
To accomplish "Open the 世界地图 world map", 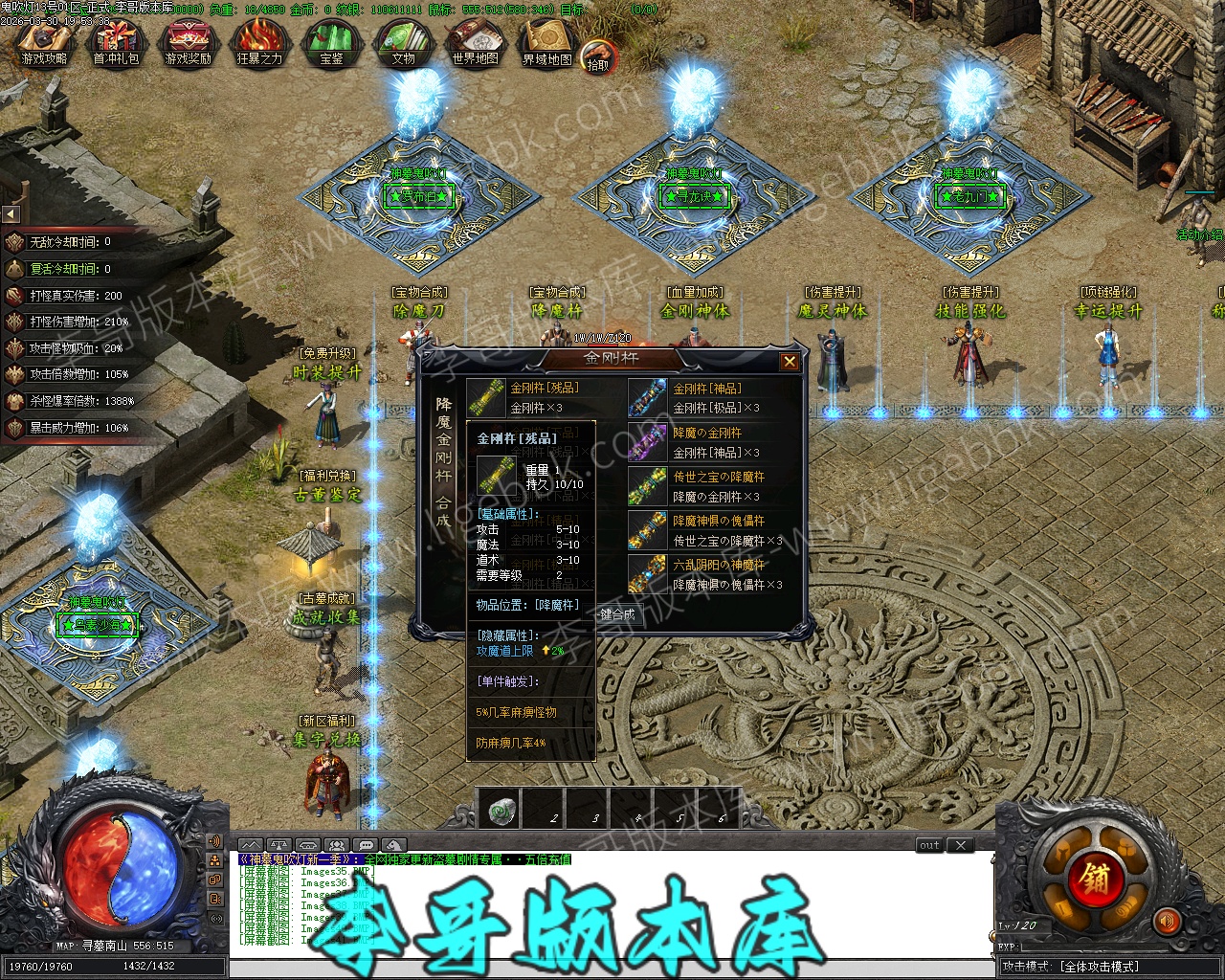I will click(x=475, y=44).
